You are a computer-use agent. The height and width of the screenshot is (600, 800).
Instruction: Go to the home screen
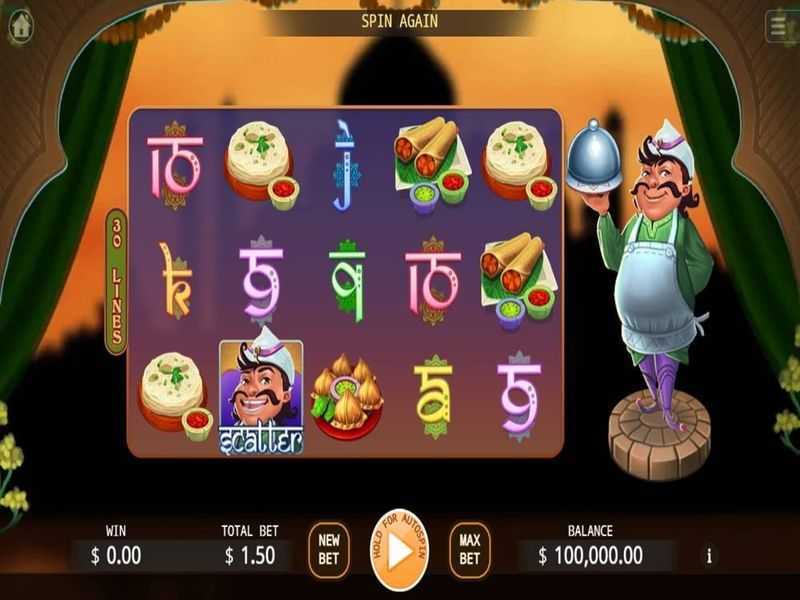(x=20, y=27)
